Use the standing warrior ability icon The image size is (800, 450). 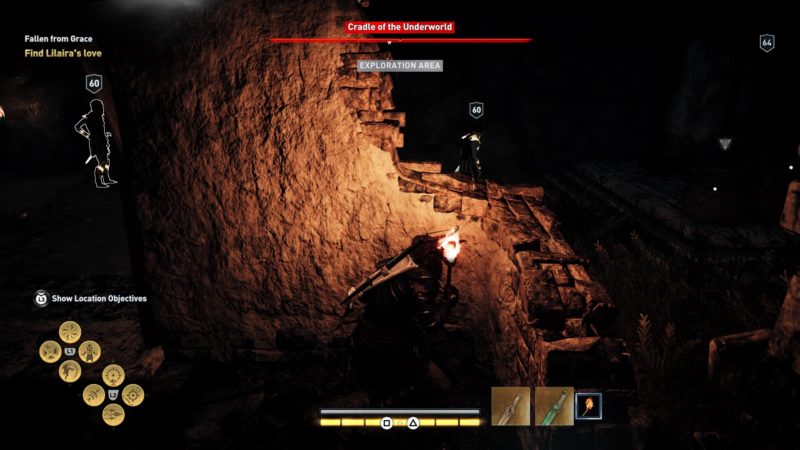click(90, 351)
